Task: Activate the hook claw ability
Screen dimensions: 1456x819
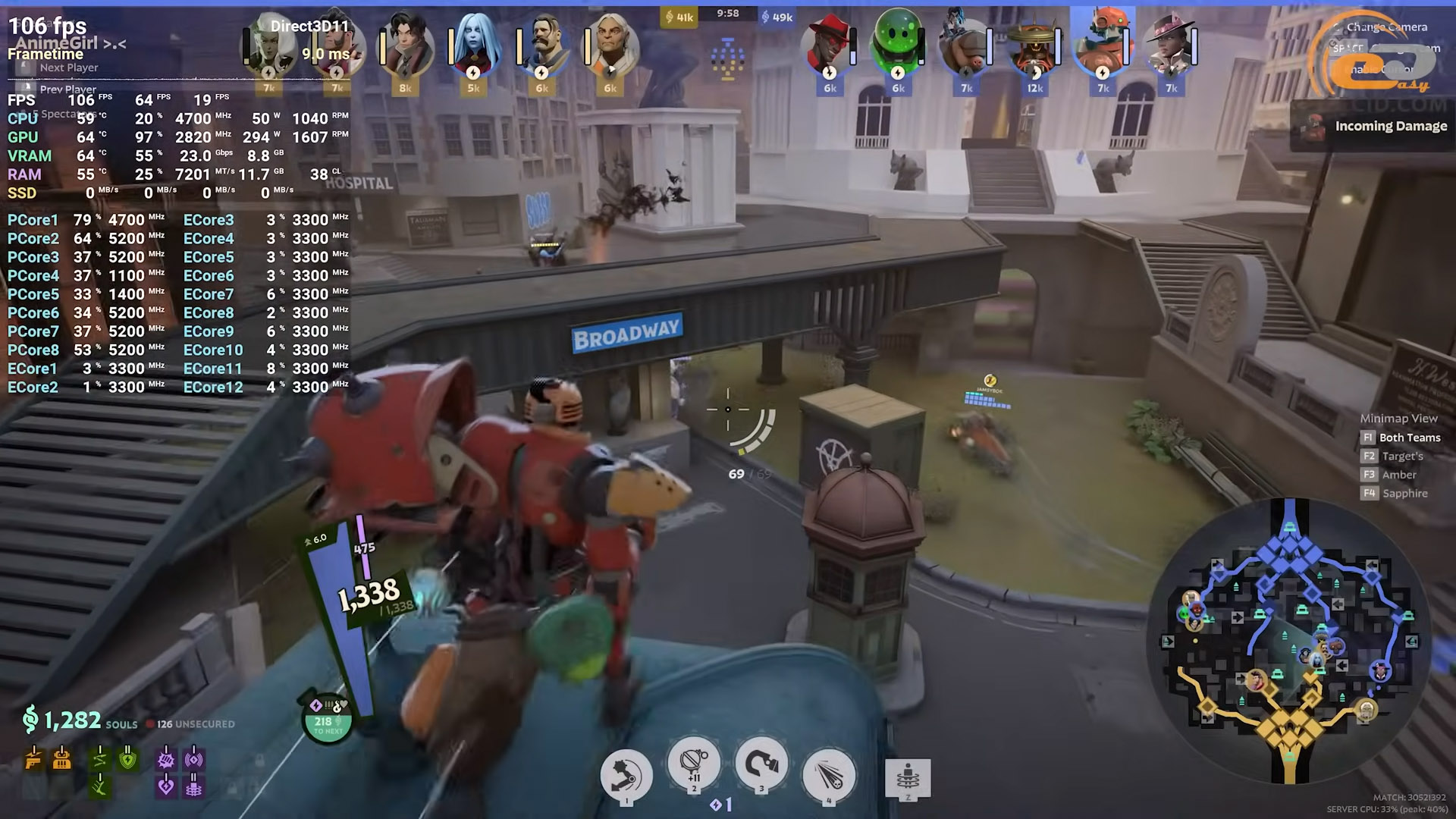Action: point(761,764)
